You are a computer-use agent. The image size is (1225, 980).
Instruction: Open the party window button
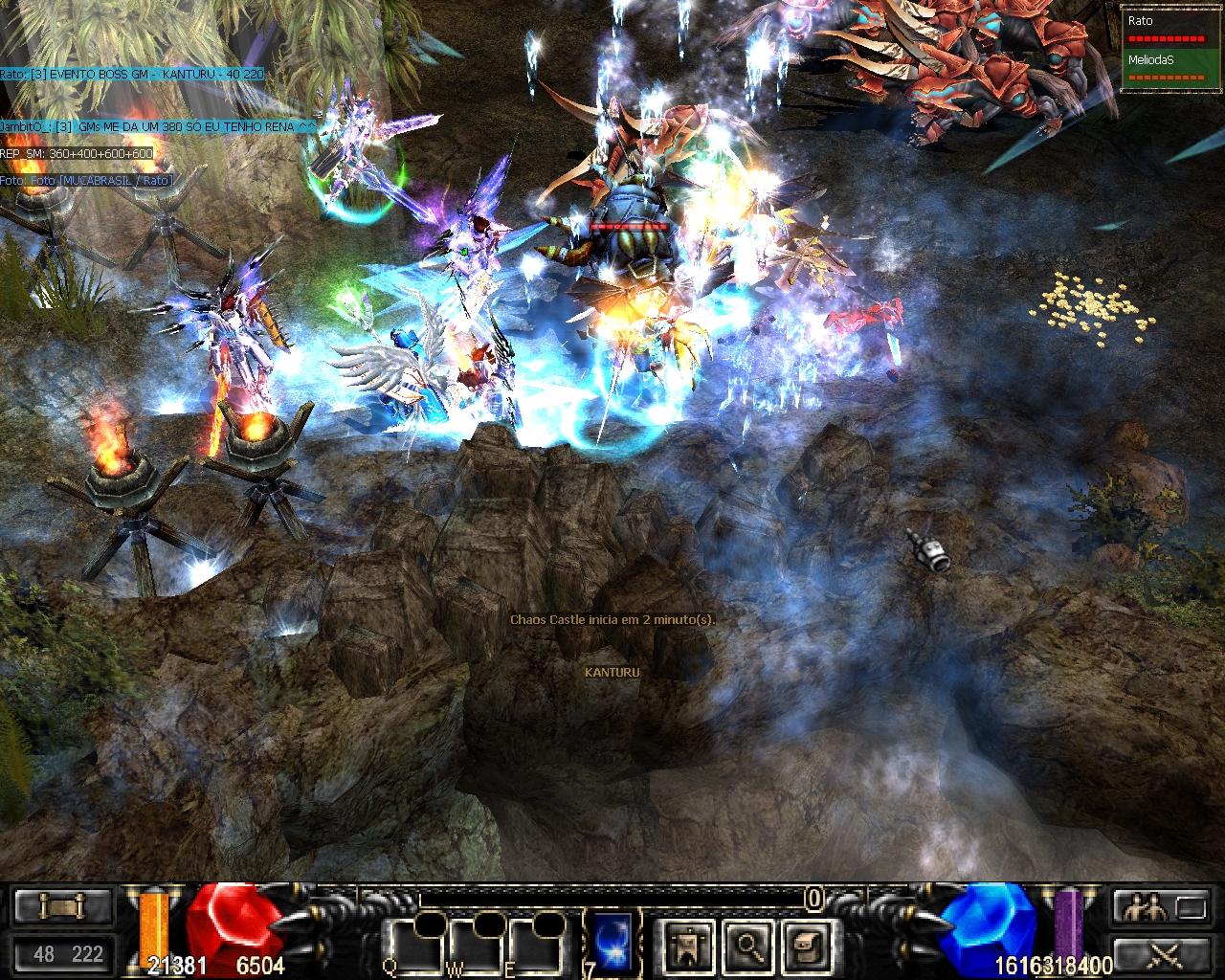[x=1160, y=907]
